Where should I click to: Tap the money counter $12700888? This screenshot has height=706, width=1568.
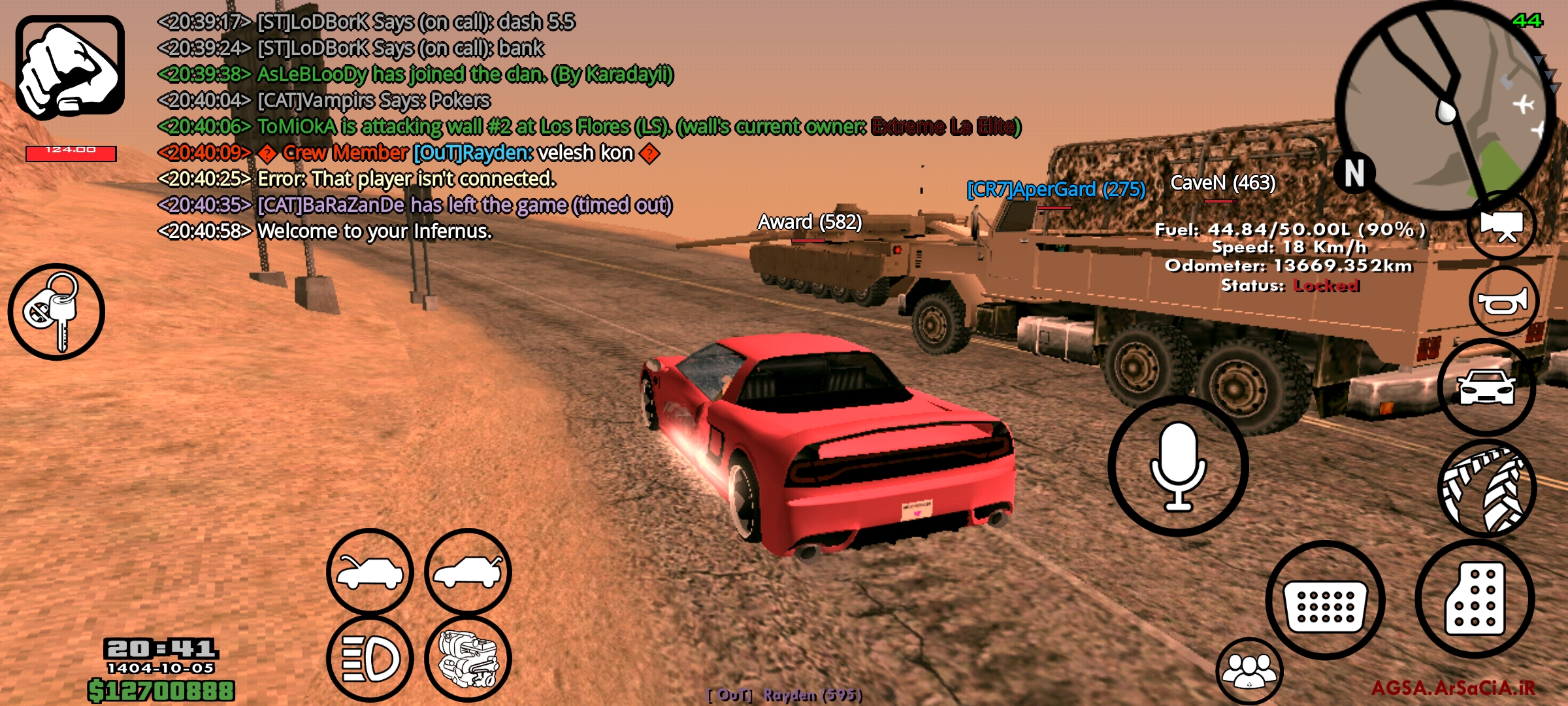[163, 690]
